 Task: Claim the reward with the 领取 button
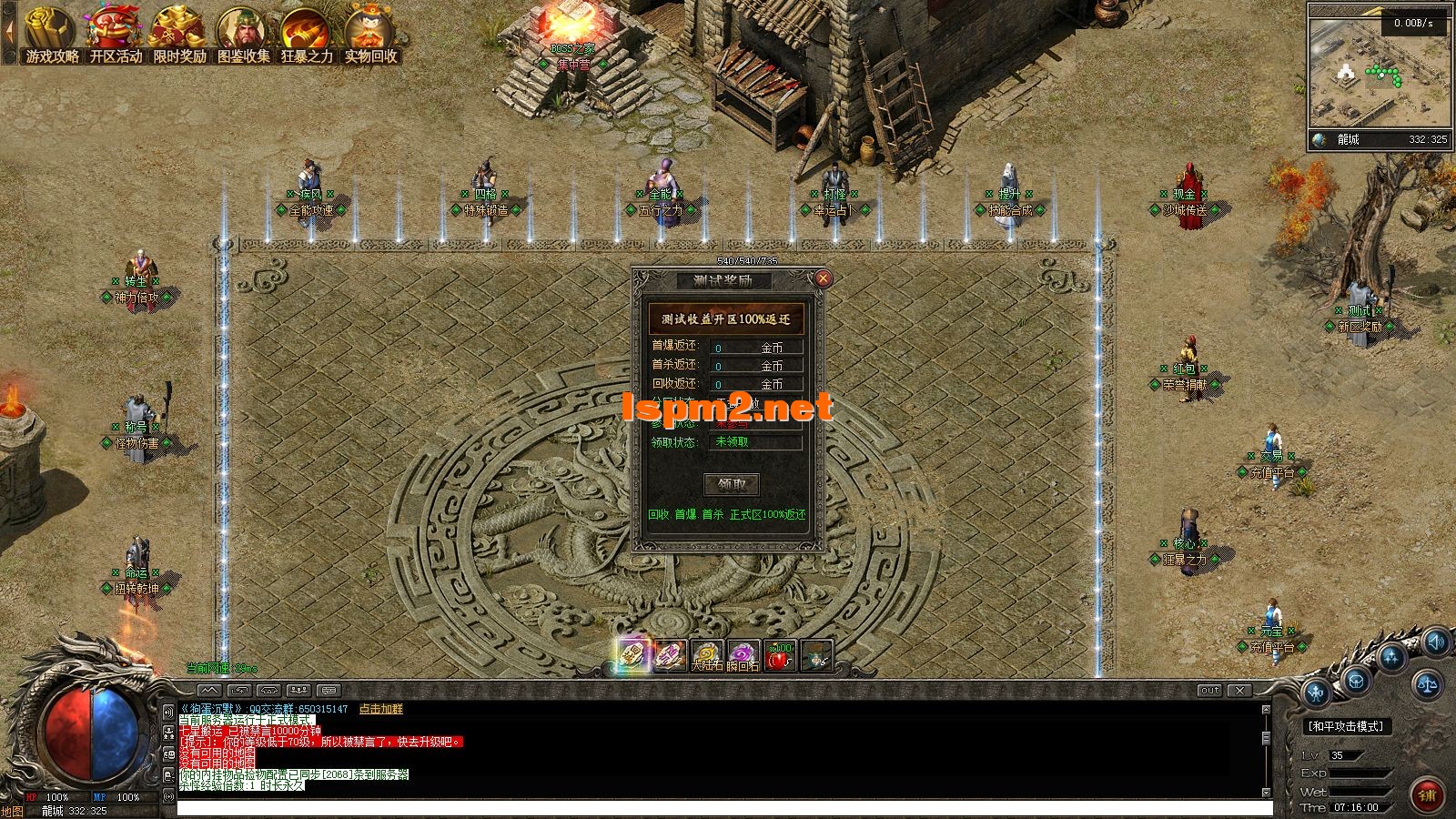tap(731, 484)
